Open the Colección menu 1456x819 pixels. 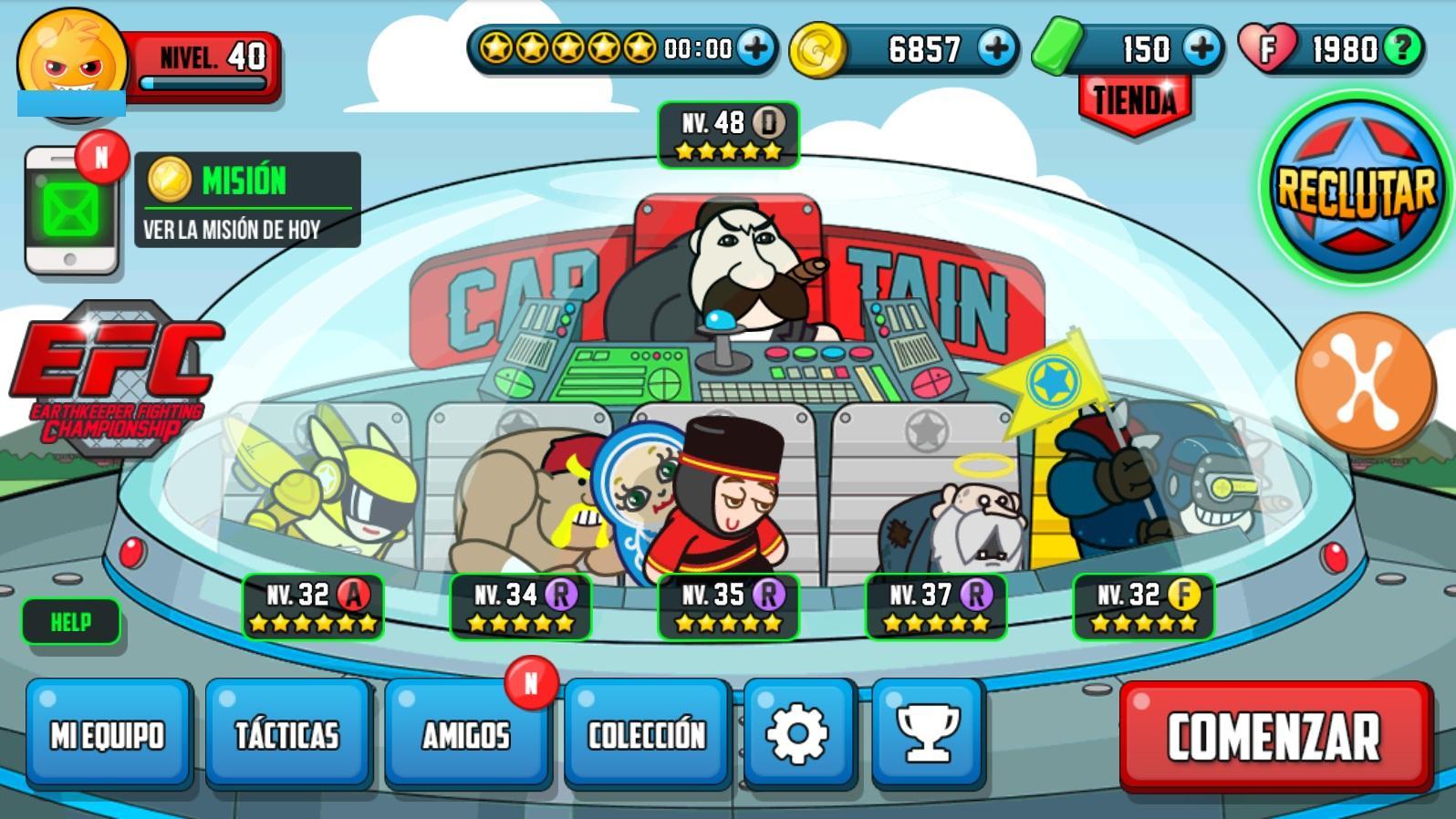[647, 734]
